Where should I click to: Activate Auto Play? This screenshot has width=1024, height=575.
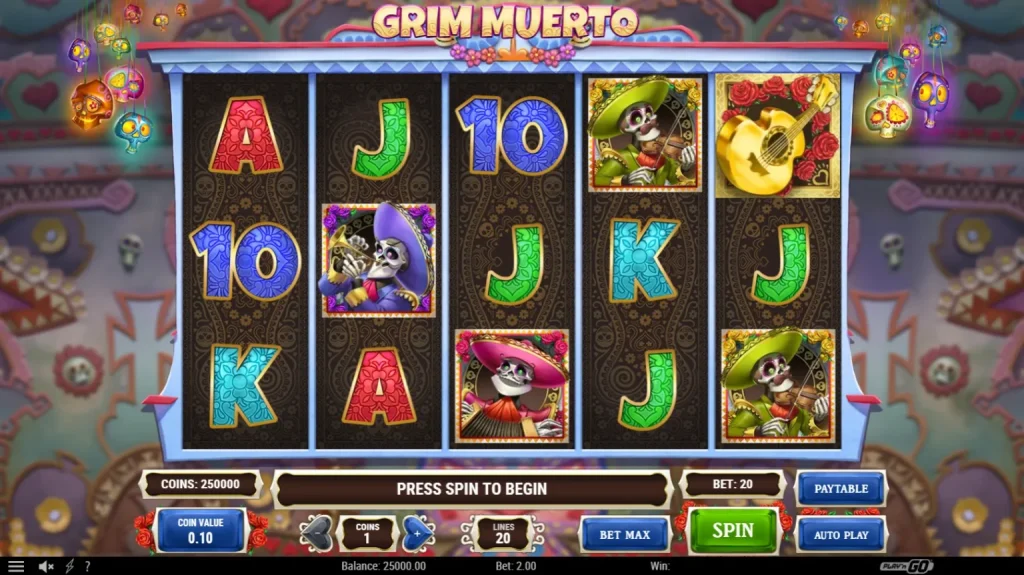[x=840, y=535]
